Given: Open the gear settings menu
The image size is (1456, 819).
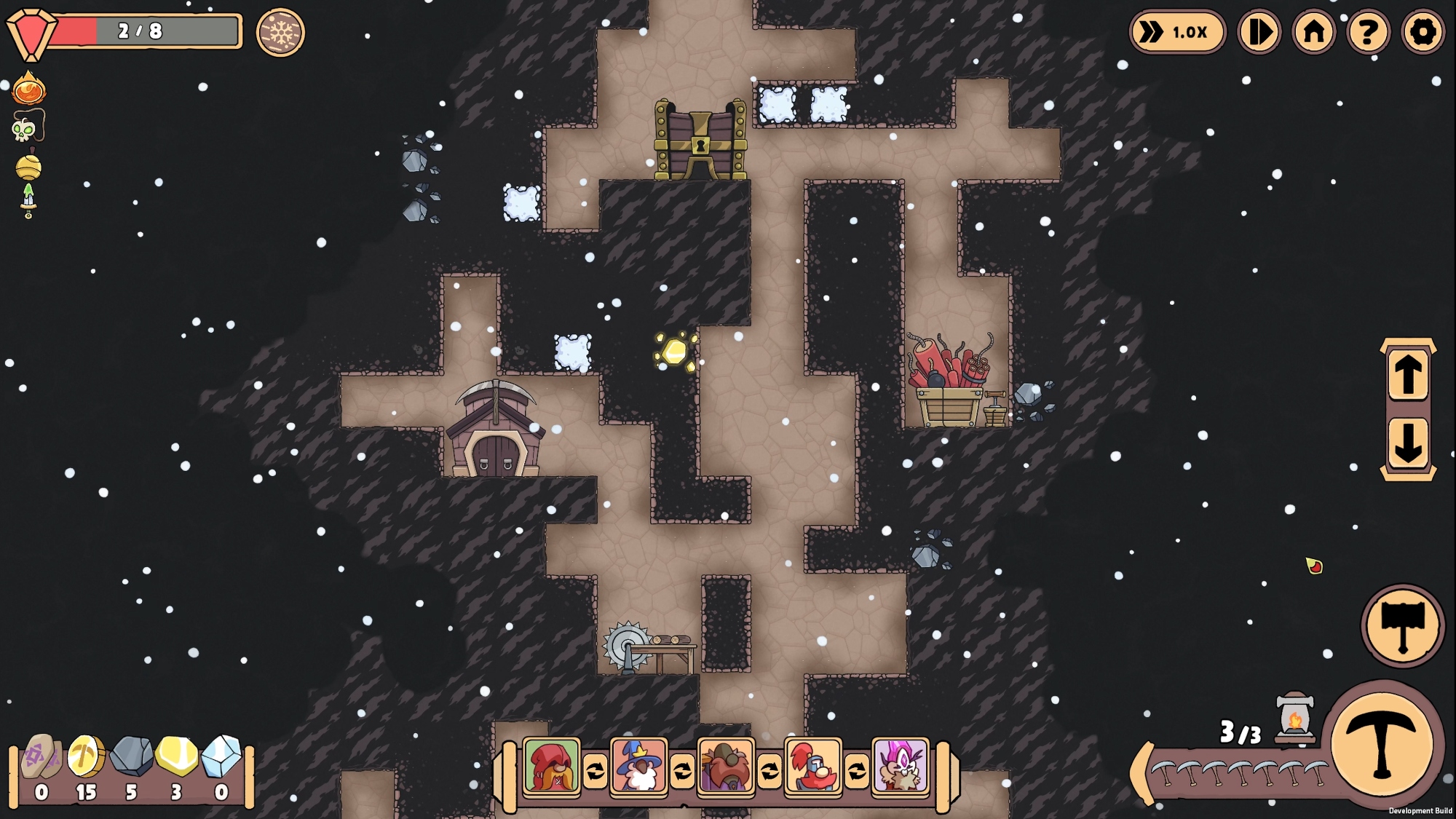Looking at the screenshot, I should pos(1423,32).
